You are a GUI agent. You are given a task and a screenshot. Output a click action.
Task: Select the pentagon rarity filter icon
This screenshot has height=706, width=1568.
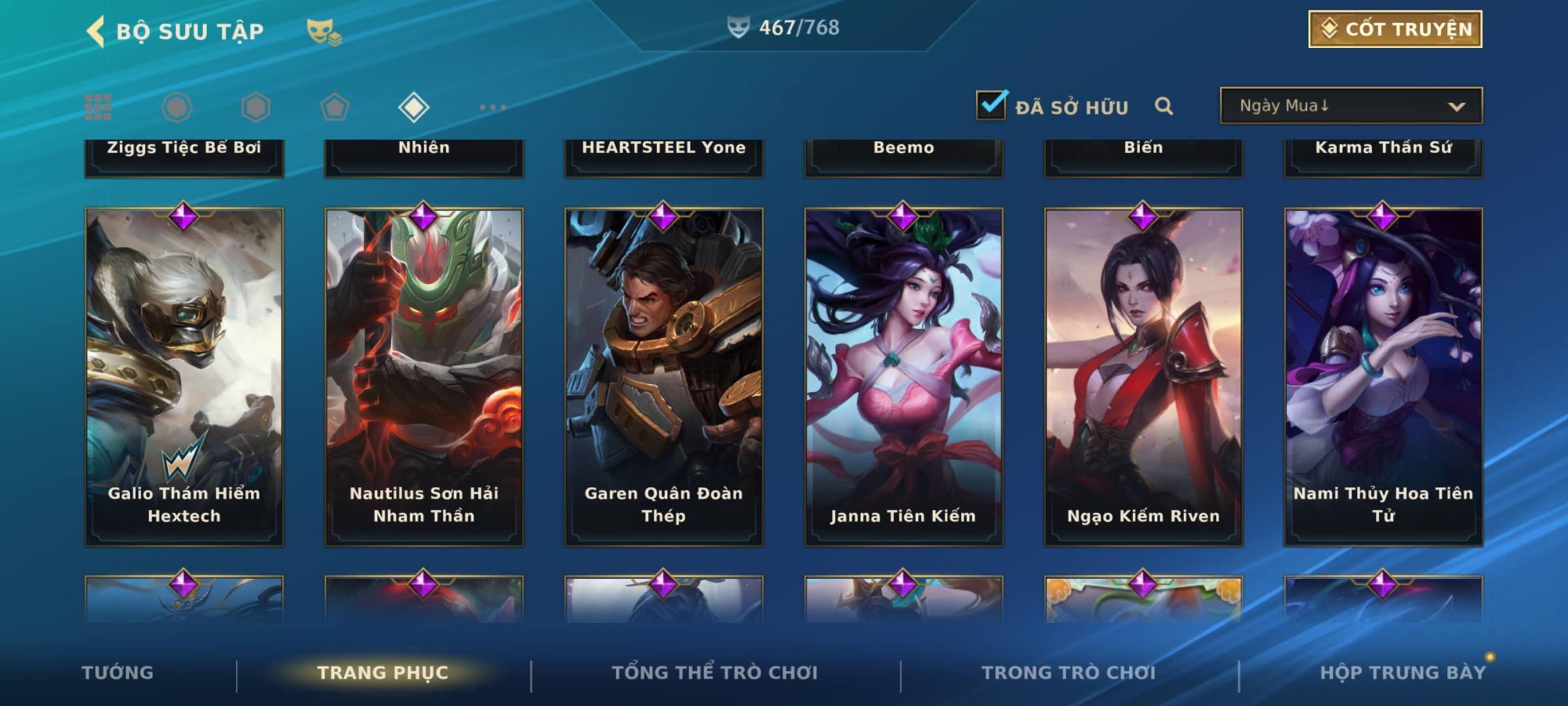pos(335,107)
